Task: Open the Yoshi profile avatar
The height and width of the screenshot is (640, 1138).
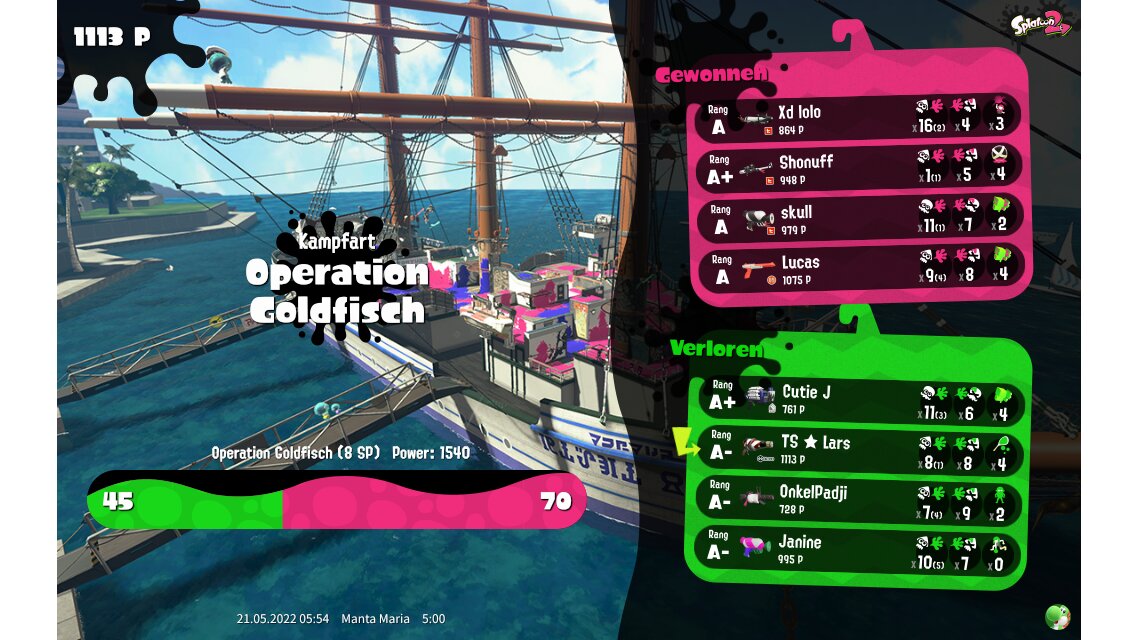Action: pos(1057,616)
